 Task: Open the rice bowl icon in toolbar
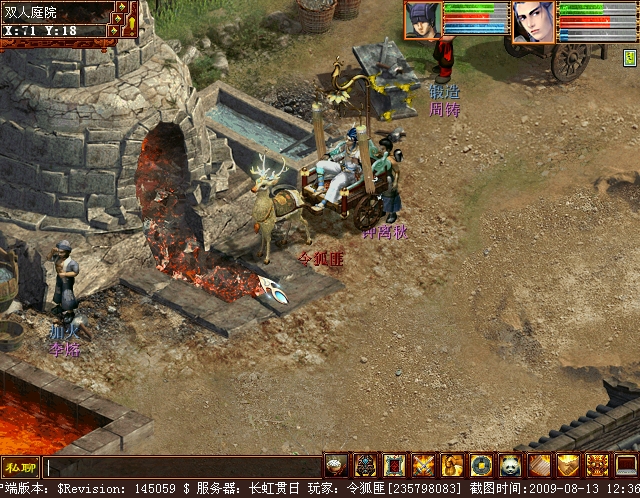[337, 465]
